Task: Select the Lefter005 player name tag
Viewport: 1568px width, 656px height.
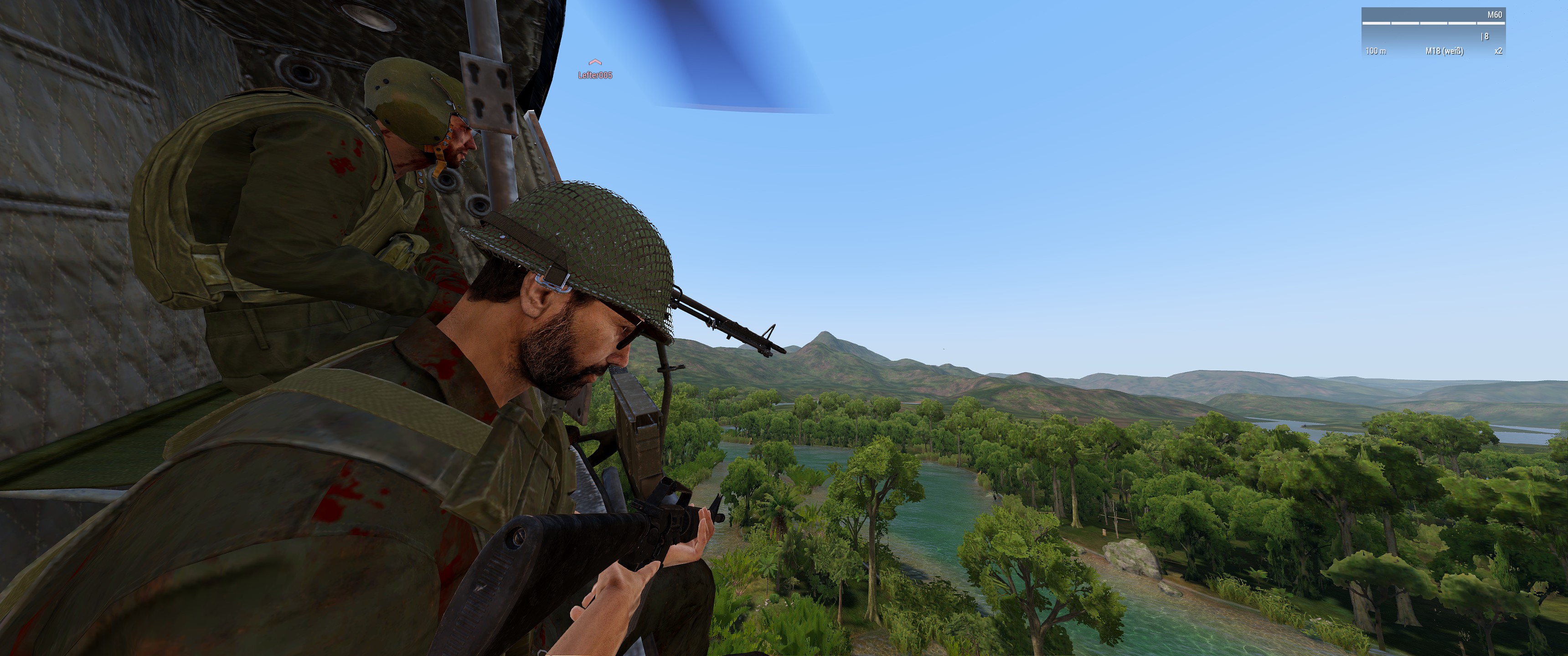Action: (x=595, y=75)
